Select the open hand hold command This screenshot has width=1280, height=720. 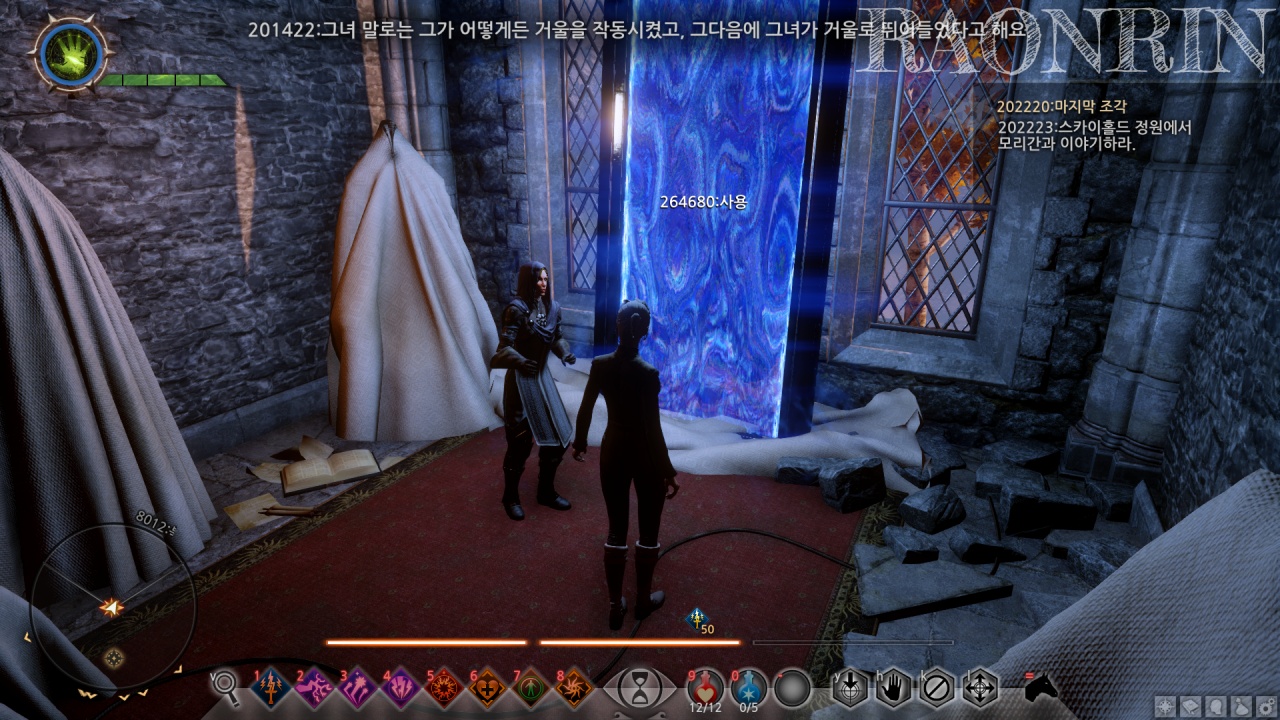892,687
